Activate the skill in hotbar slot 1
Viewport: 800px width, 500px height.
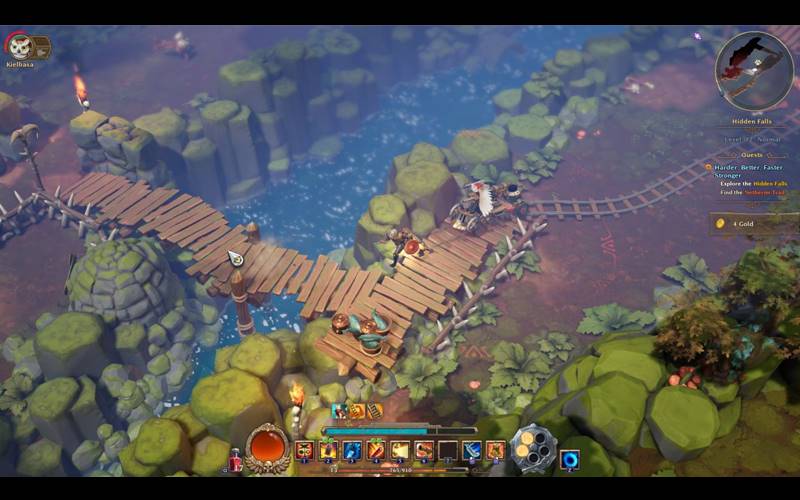[x=304, y=451]
